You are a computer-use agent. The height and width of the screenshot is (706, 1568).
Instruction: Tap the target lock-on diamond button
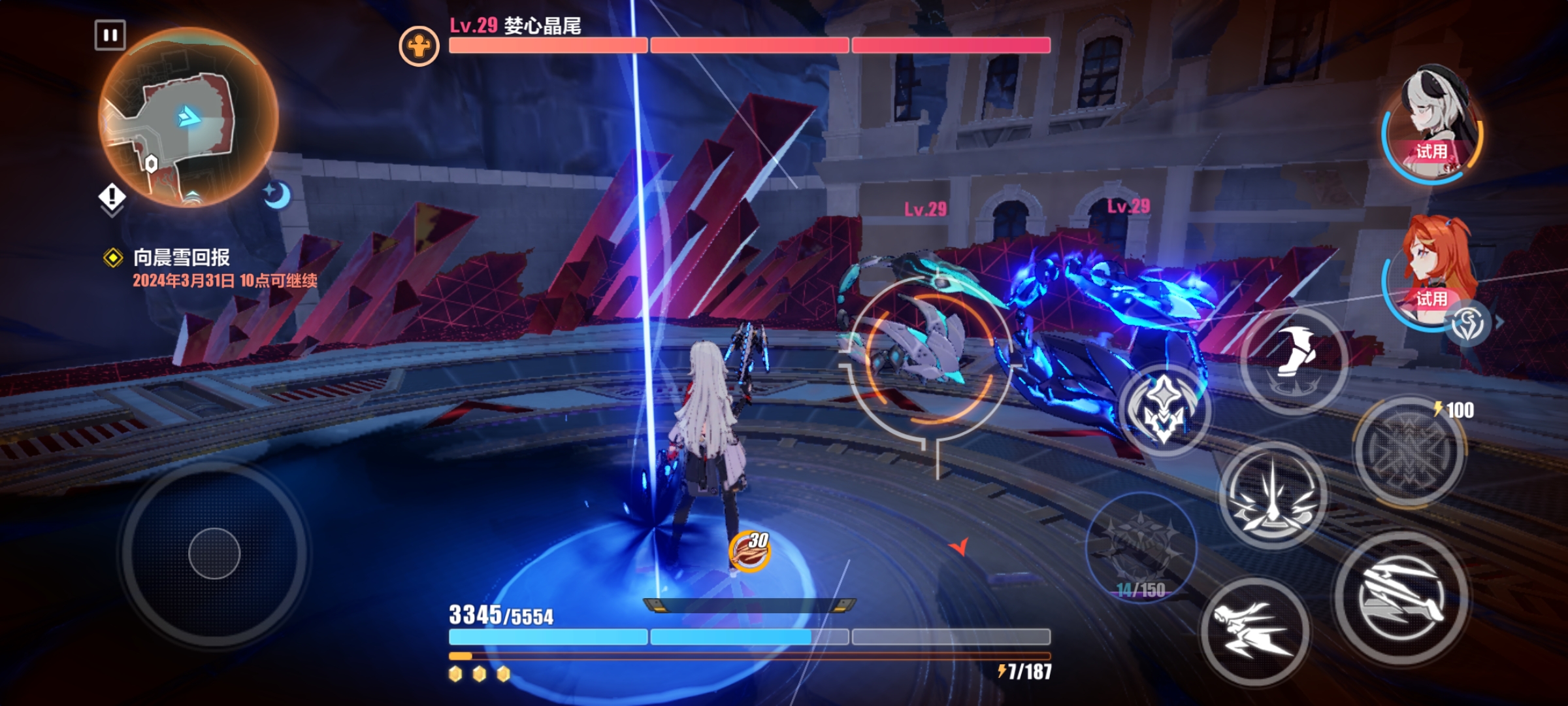coord(1164,410)
